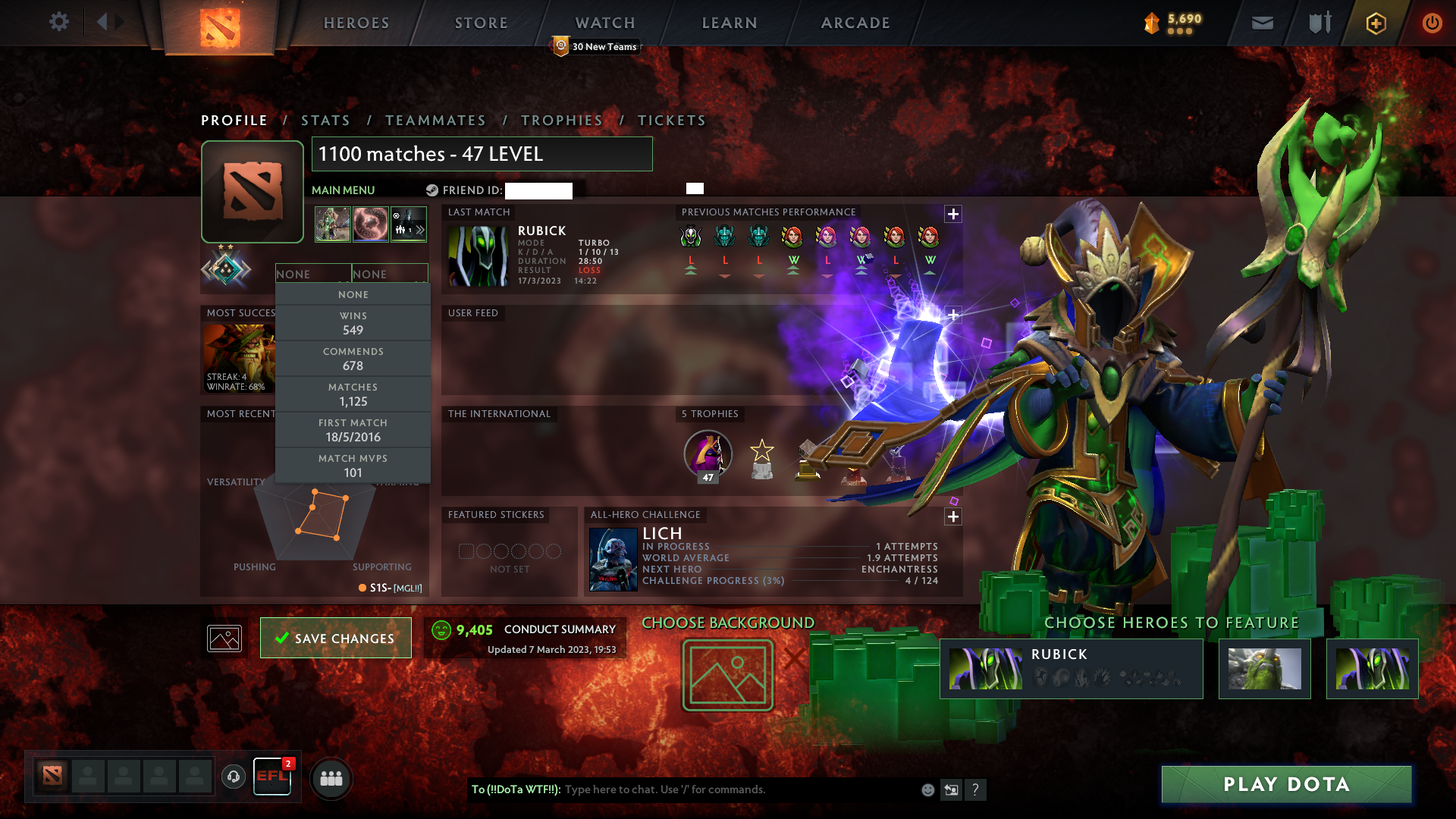Image resolution: width=1456 pixels, height=819 pixels.
Task: Click SAVE CHANGES
Action: coord(335,638)
